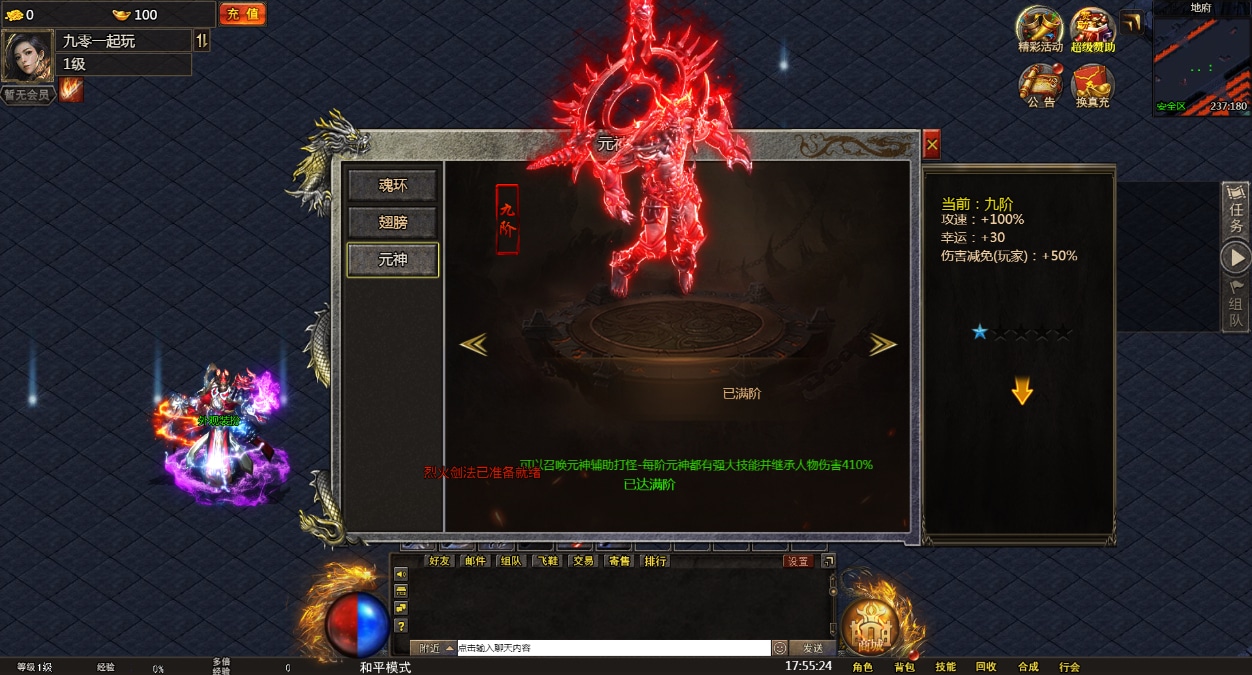Viewport: 1252px width, 675px height.
Task: Open the 组队 team side tab
Action: tap(1236, 304)
